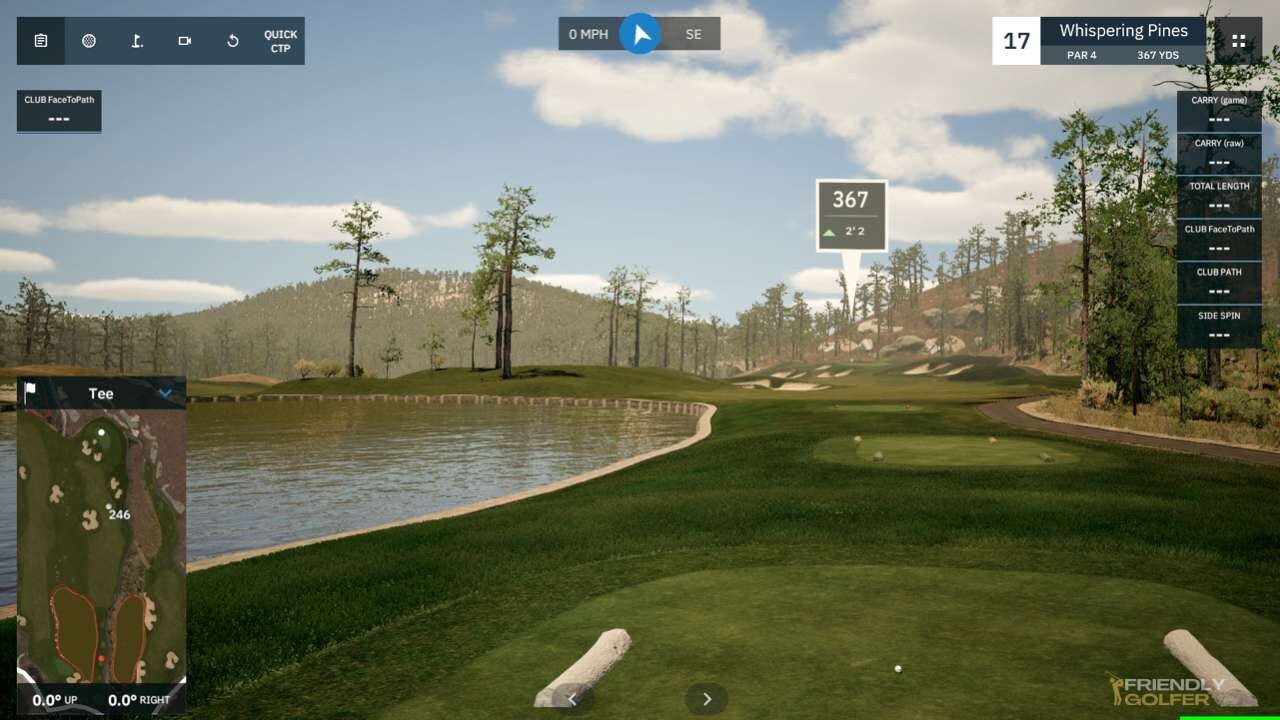Select the 367 yard distance marker

(x=851, y=215)
